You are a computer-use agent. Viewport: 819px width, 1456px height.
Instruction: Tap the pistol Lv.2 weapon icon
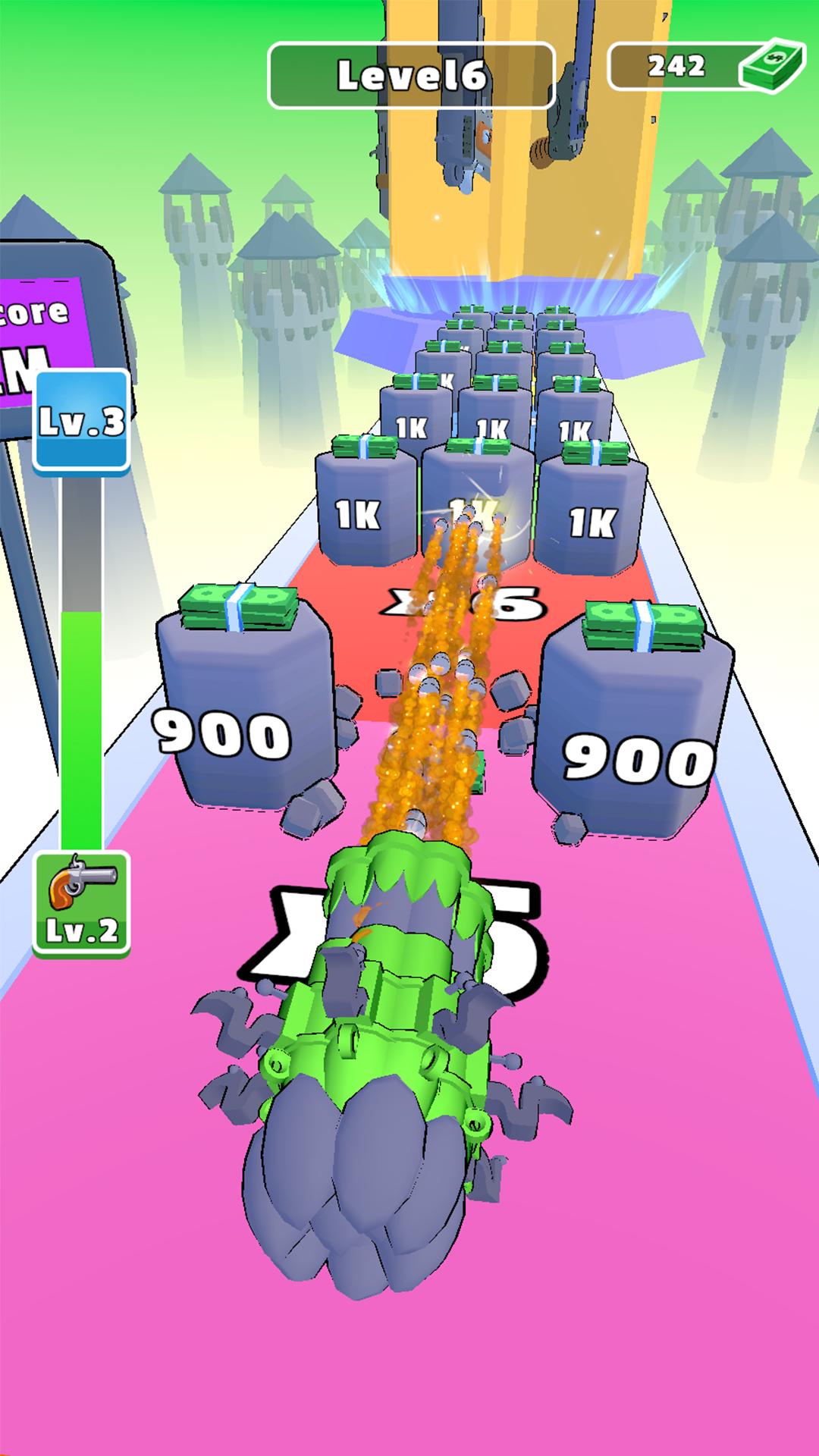point(82,902)
